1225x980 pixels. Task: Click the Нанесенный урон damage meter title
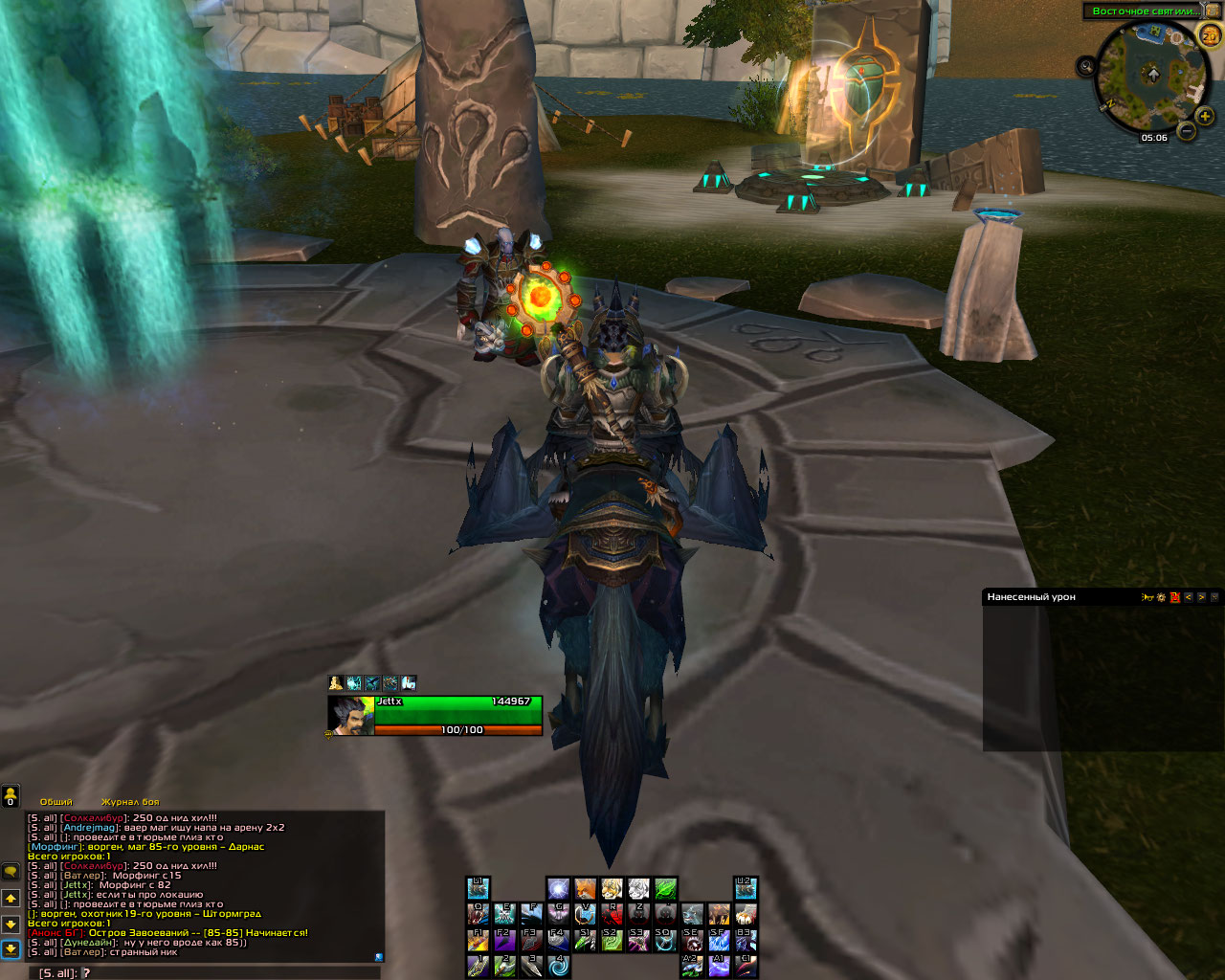coord(1032,597)
